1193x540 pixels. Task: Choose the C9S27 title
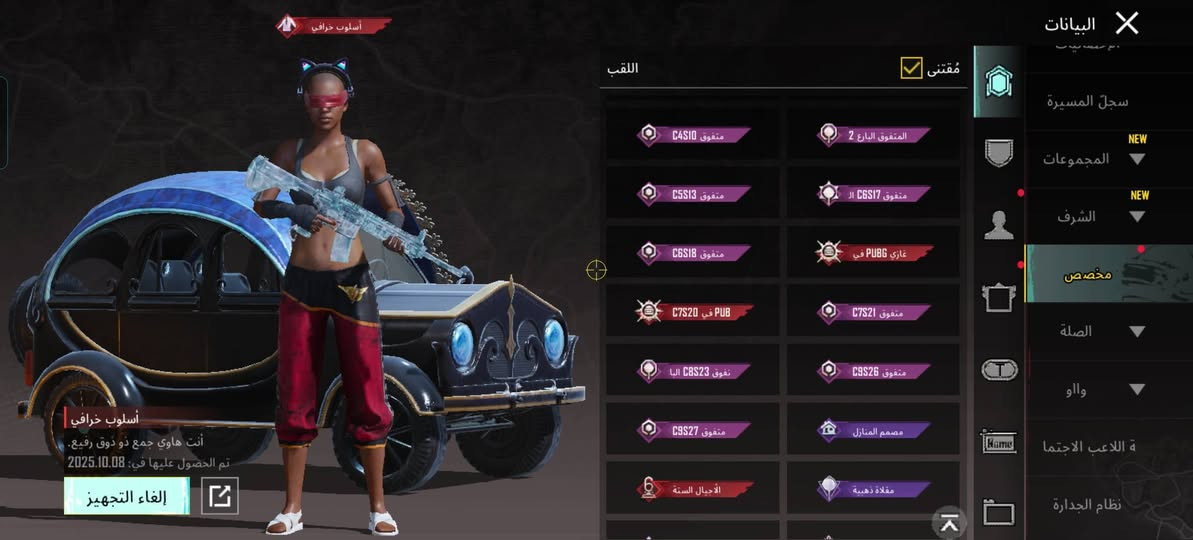point(694,430)
